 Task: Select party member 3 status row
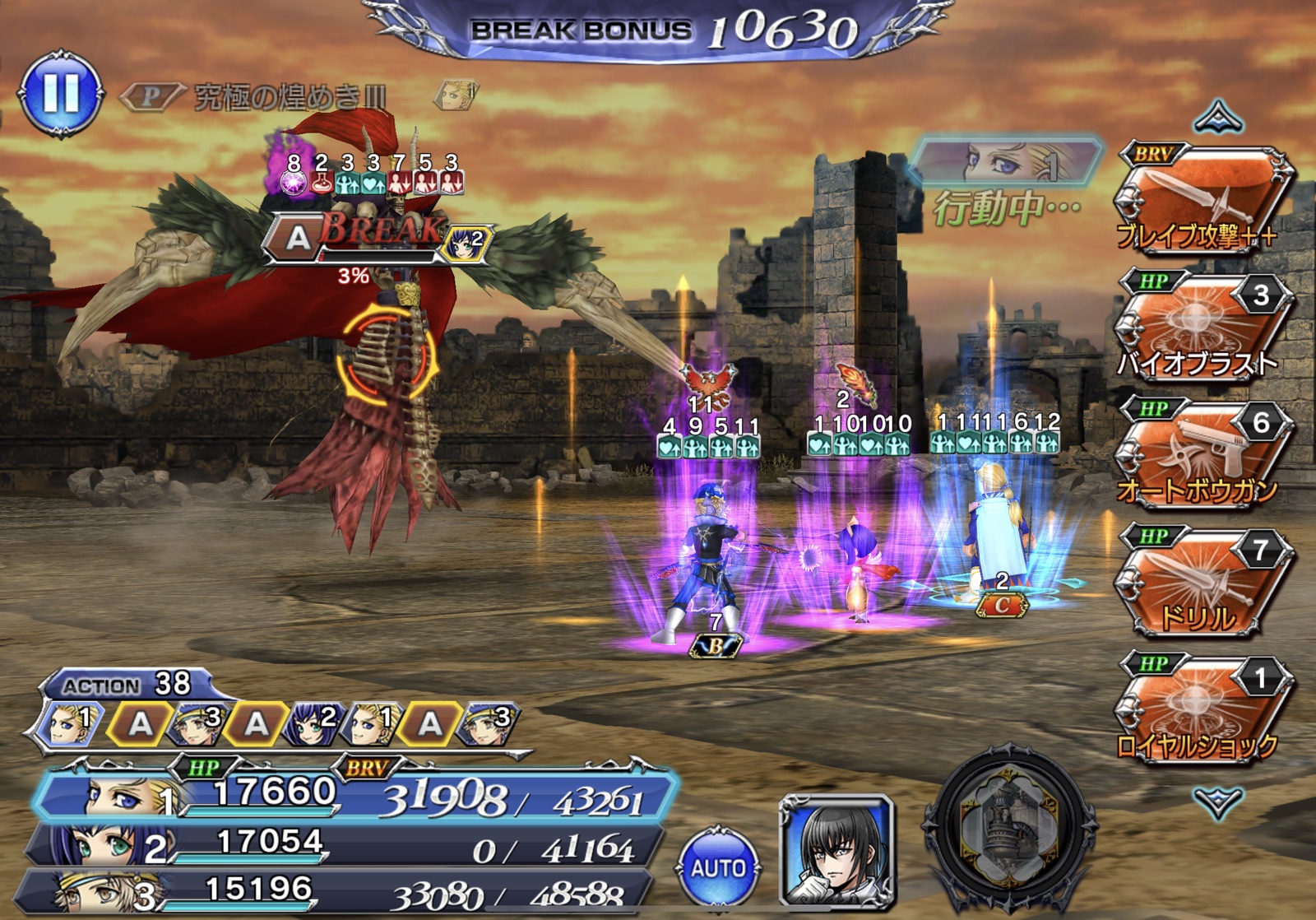[337, 891]
